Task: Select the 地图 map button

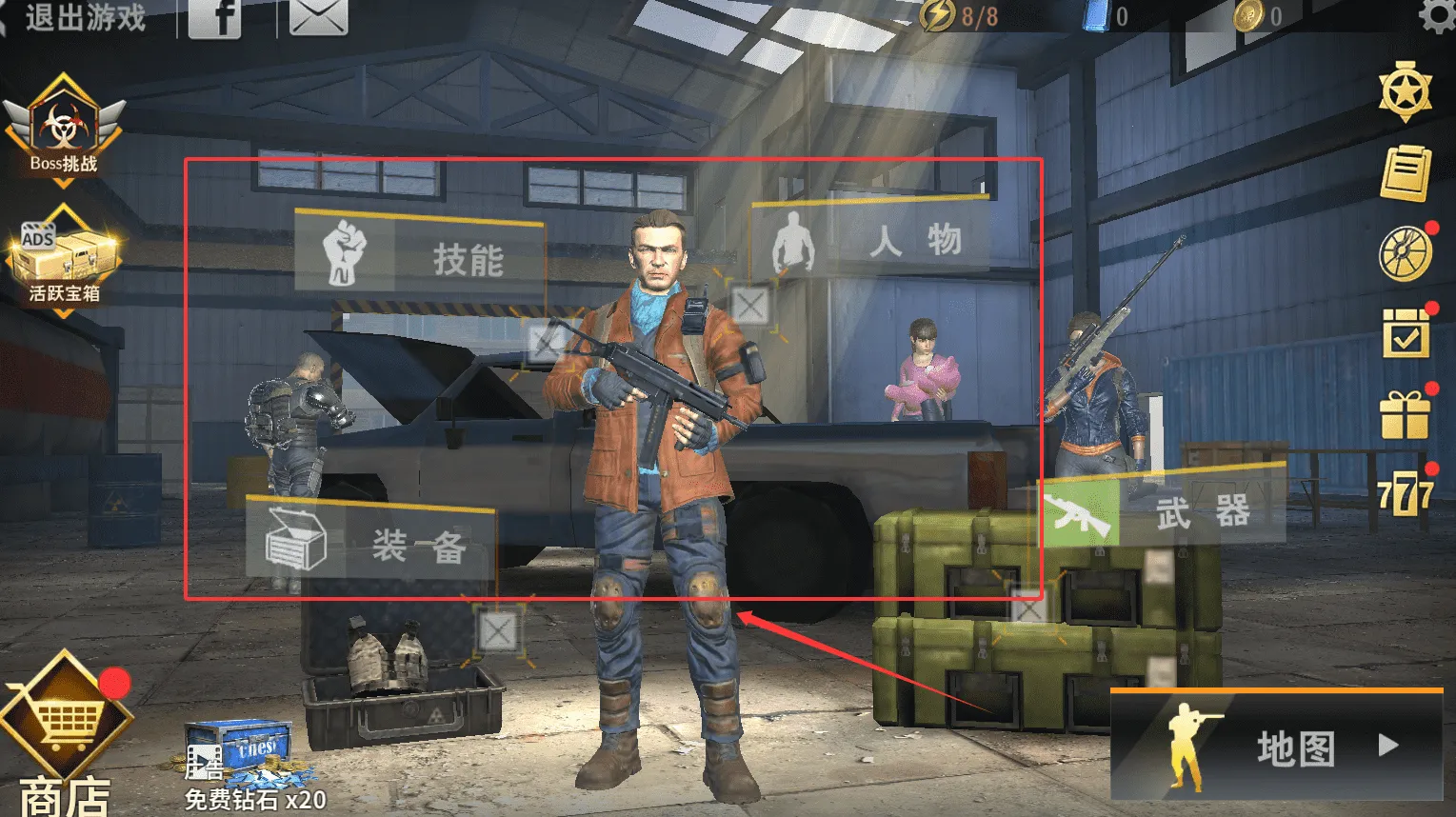Action: [x=1276, y=747]
